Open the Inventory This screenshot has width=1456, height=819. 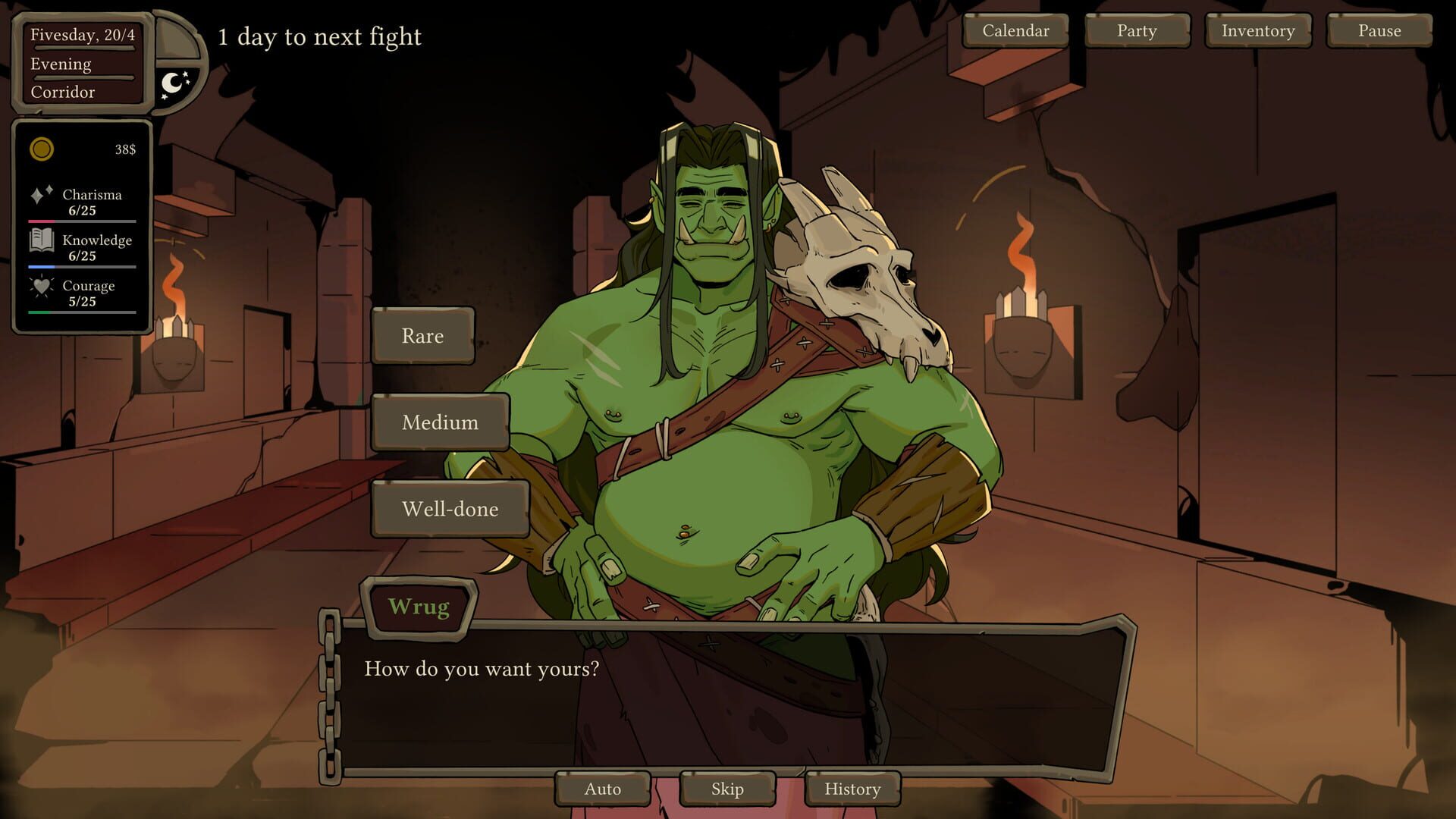pos(1257,31)
